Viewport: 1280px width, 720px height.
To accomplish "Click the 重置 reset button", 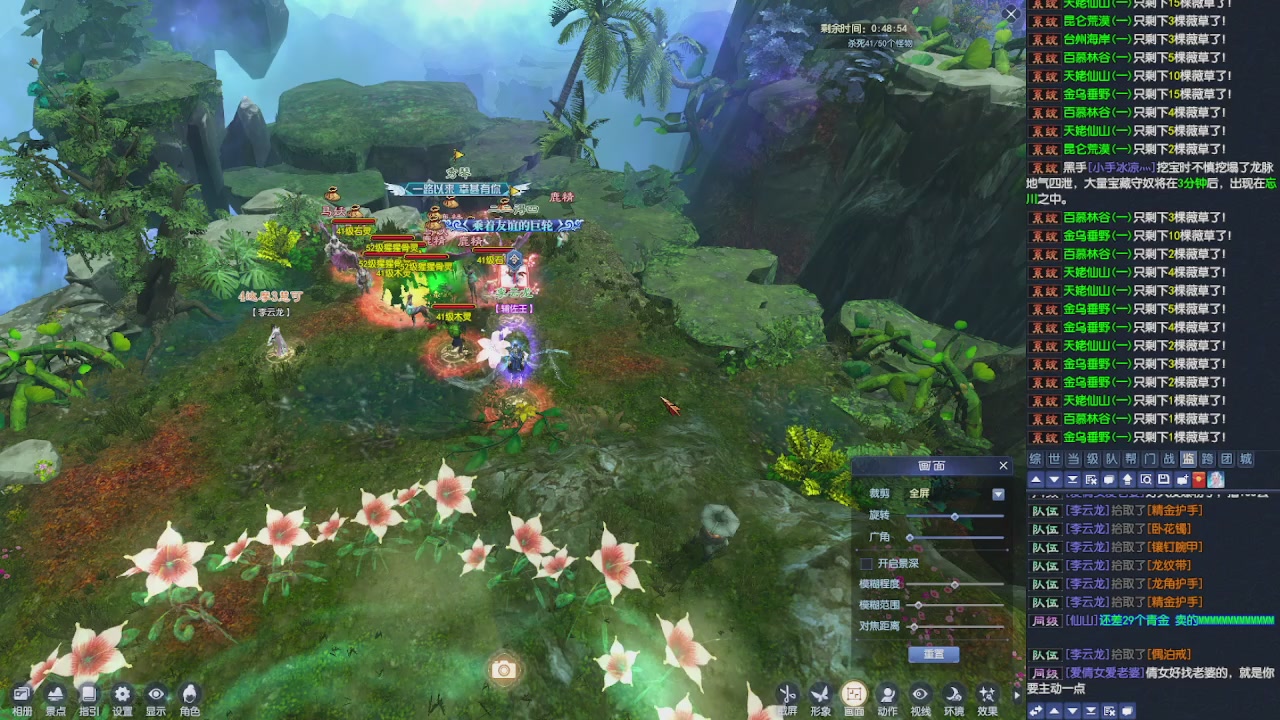I will (x=933, y=654).
